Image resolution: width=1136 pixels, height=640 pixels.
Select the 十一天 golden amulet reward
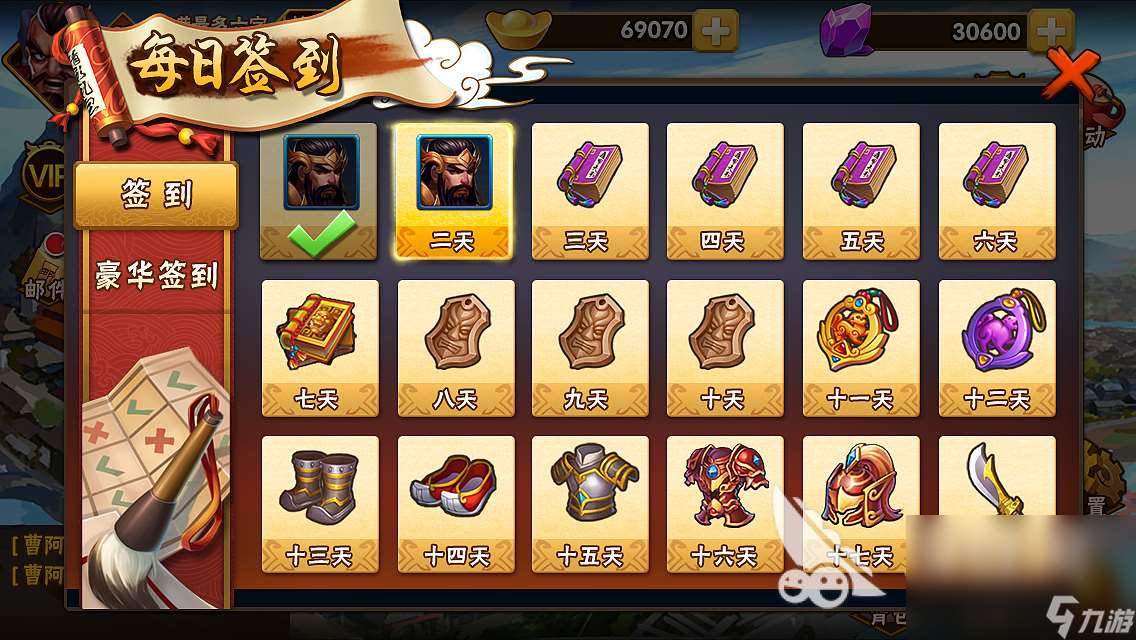point(860,347)
